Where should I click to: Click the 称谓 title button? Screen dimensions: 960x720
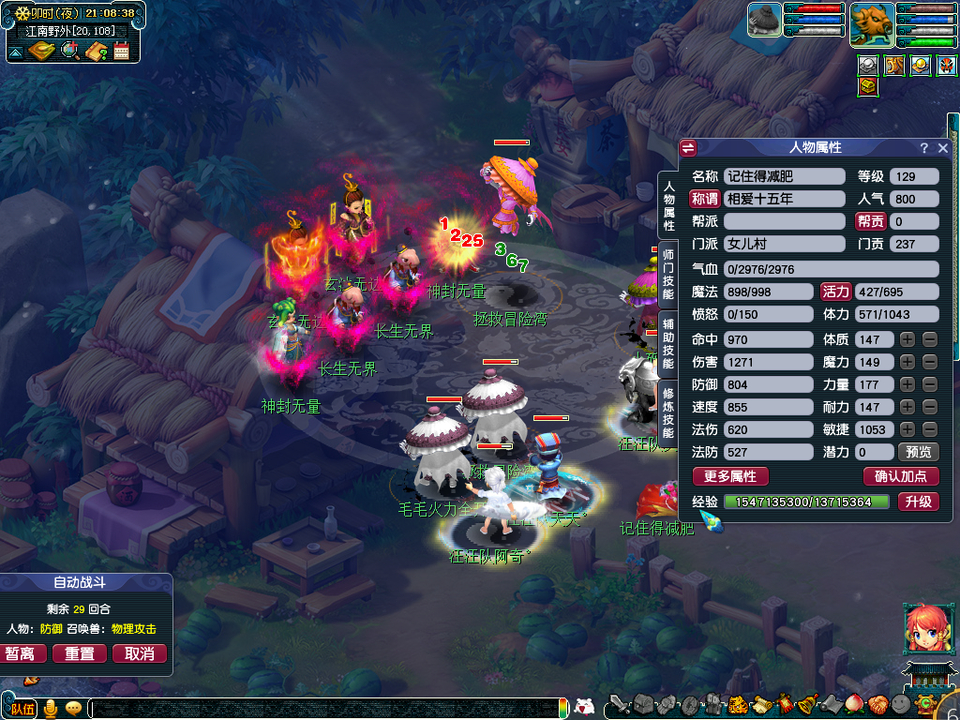[705, 199]
